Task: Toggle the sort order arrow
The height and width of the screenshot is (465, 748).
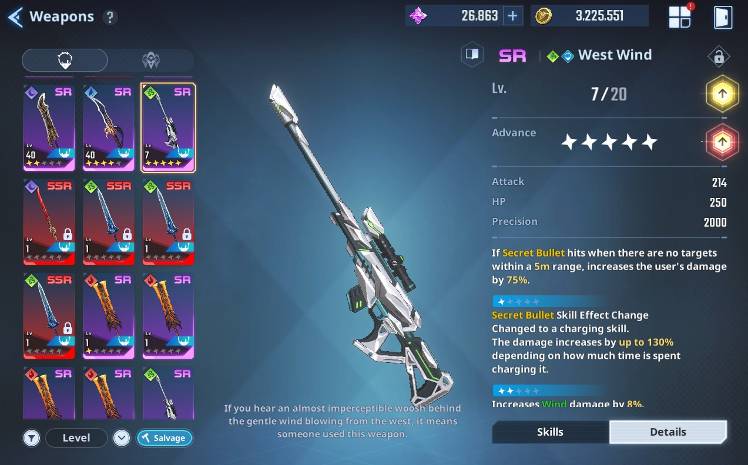Action: (121, 438)
